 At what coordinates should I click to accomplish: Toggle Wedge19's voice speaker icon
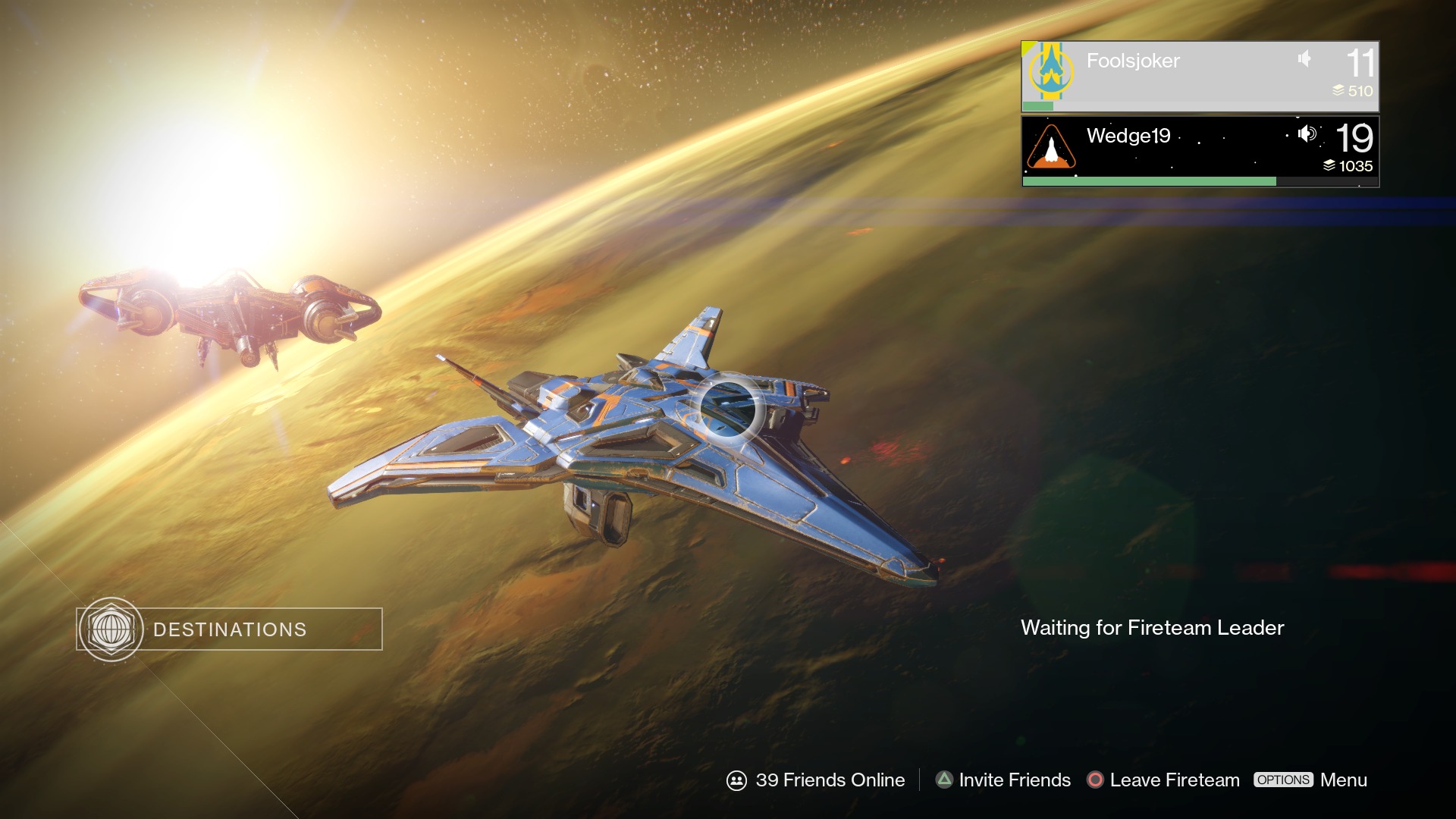pos(1306,134)
